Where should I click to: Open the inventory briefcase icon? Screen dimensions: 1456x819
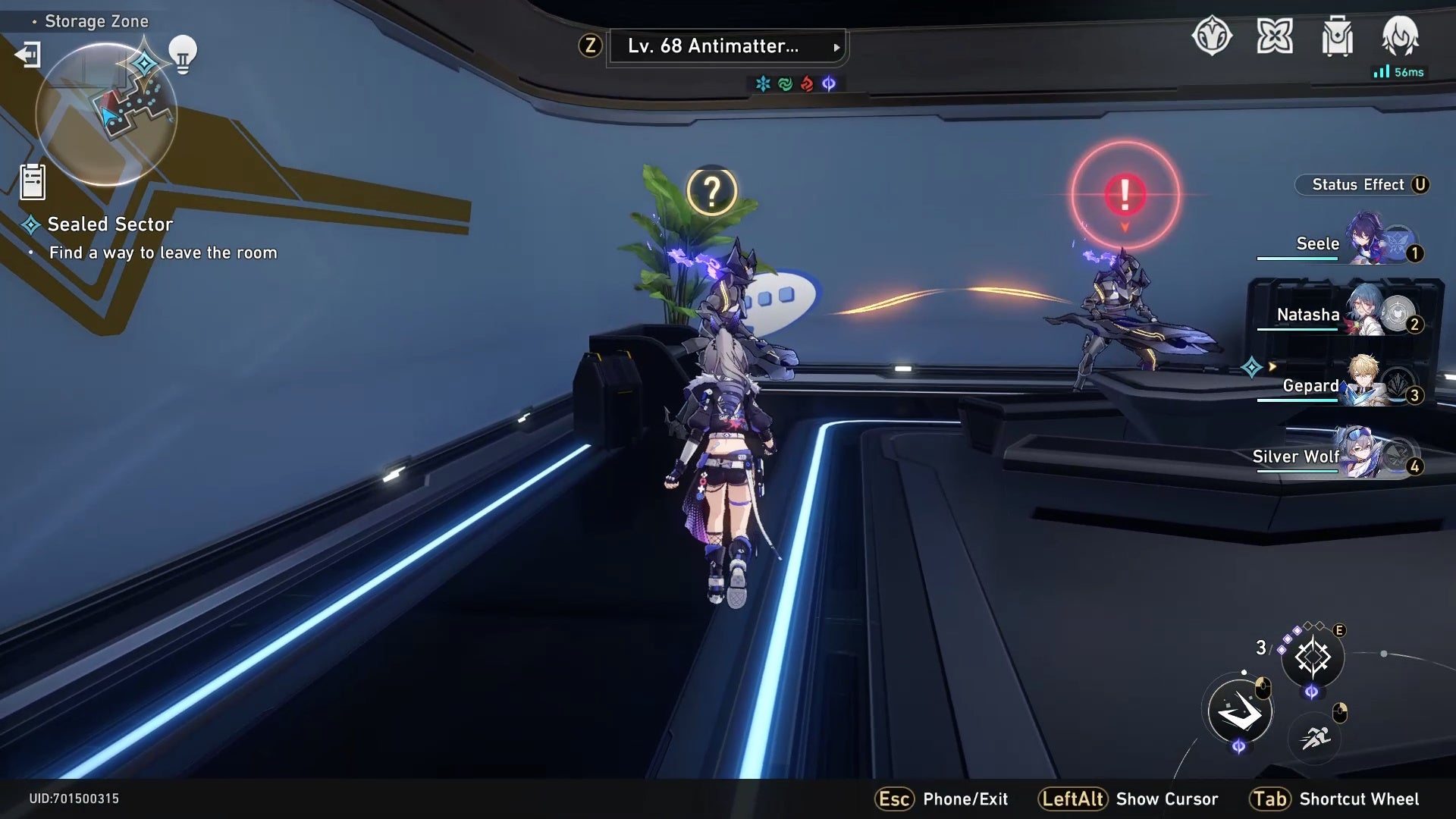[x=1339, y=36]
